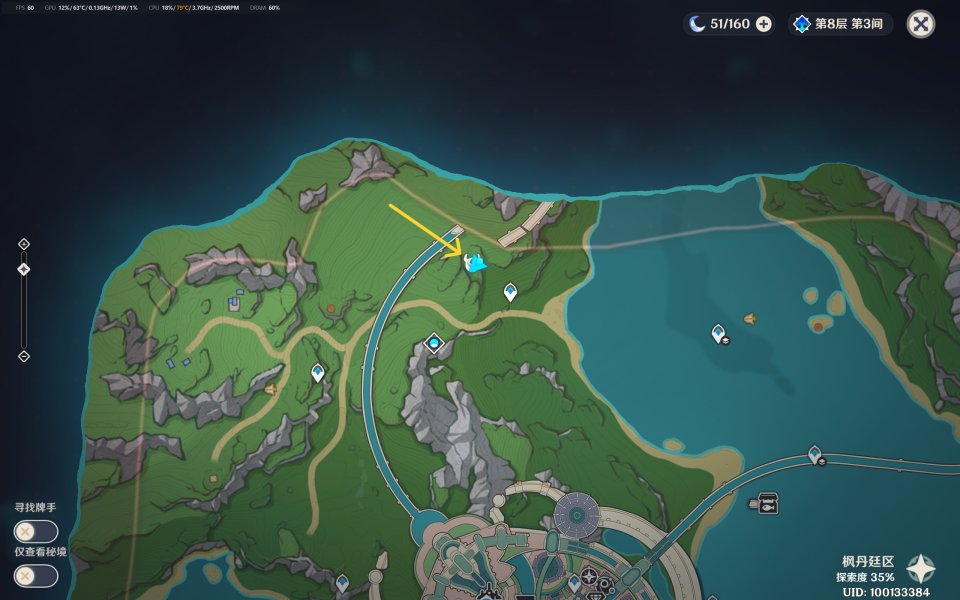Select the waypoint on the eastern aqueduct line

815,455
